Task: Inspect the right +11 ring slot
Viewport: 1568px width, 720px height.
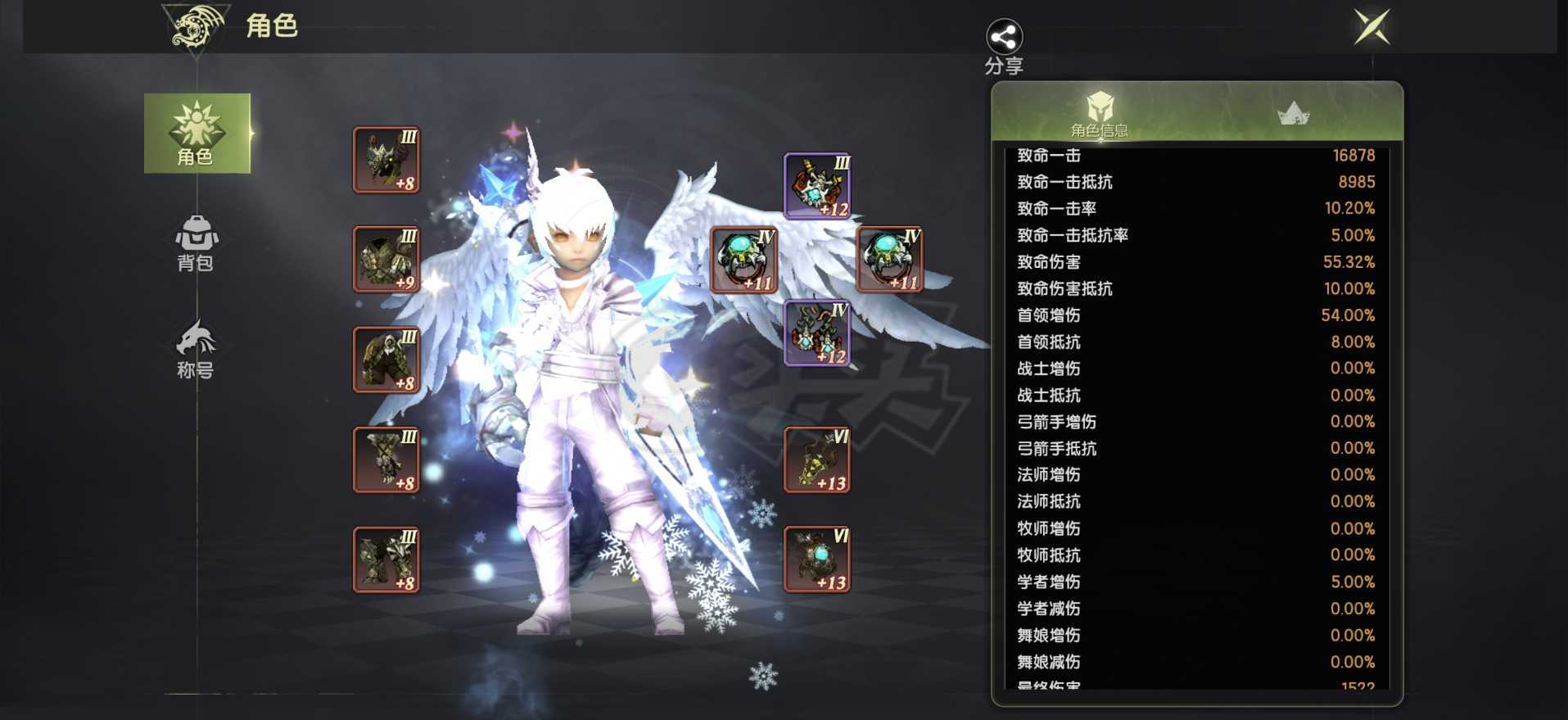Action: coord(890,260)
